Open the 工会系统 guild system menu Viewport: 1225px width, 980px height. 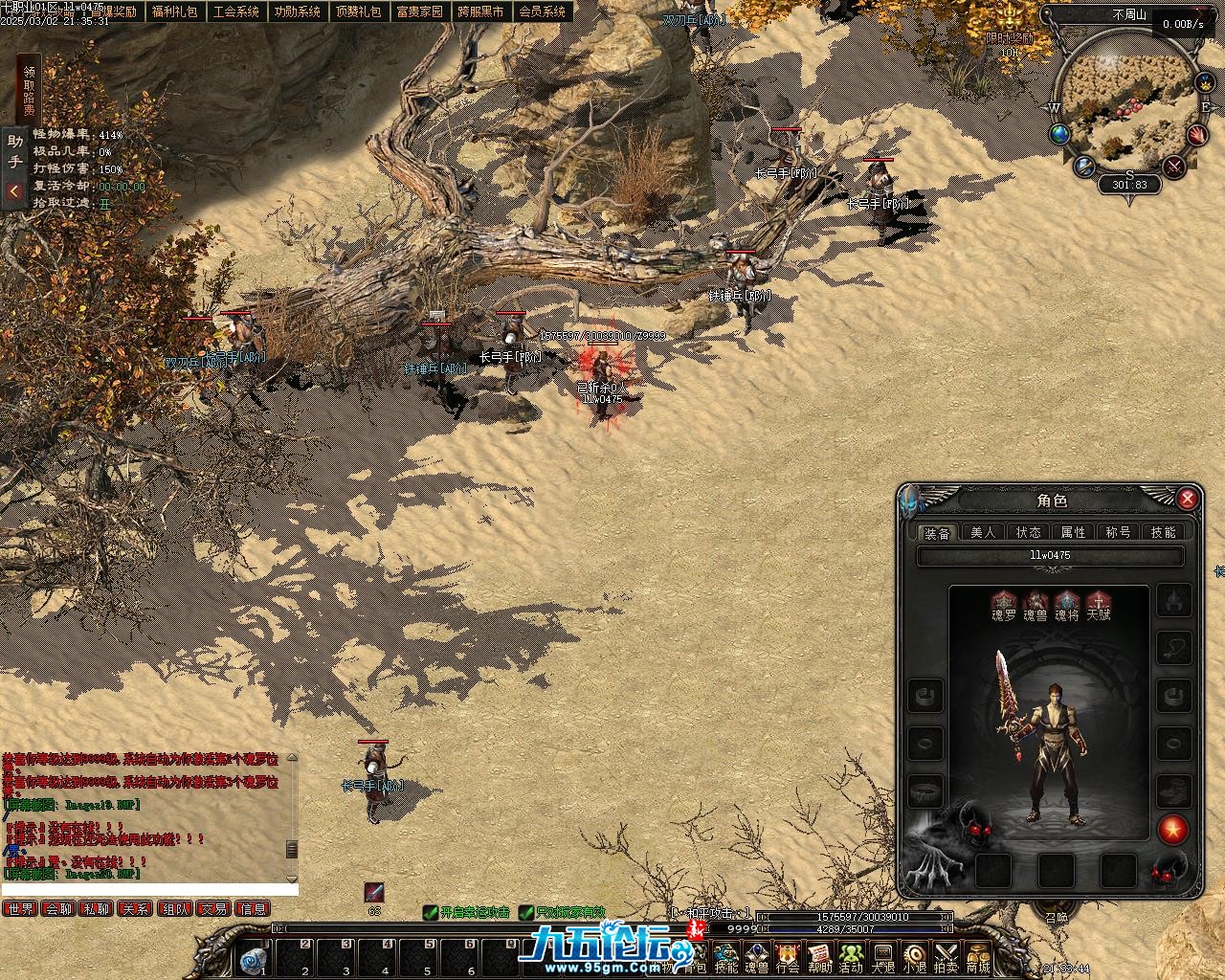235,11
